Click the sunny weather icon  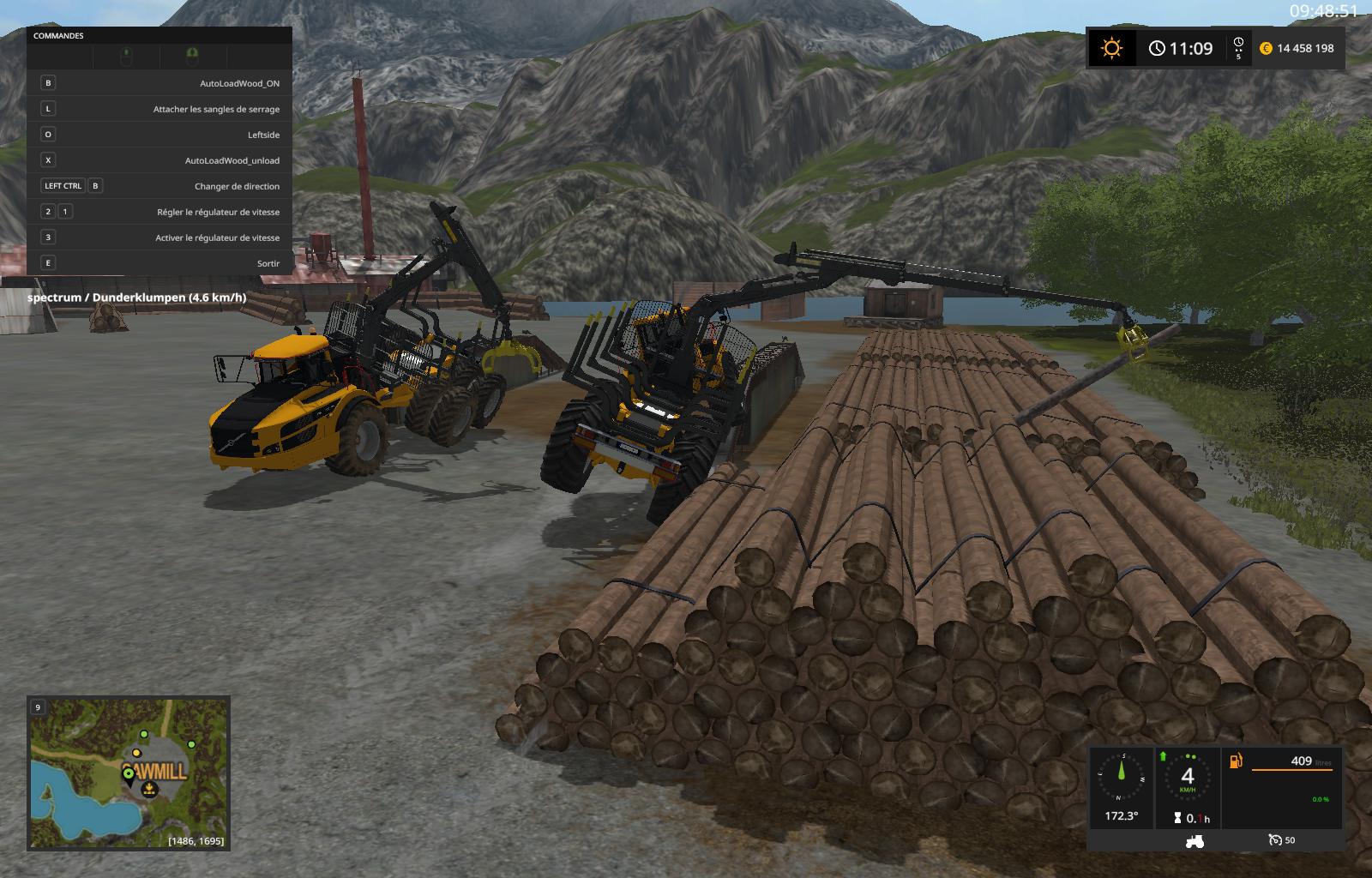tap(1111, 48)
